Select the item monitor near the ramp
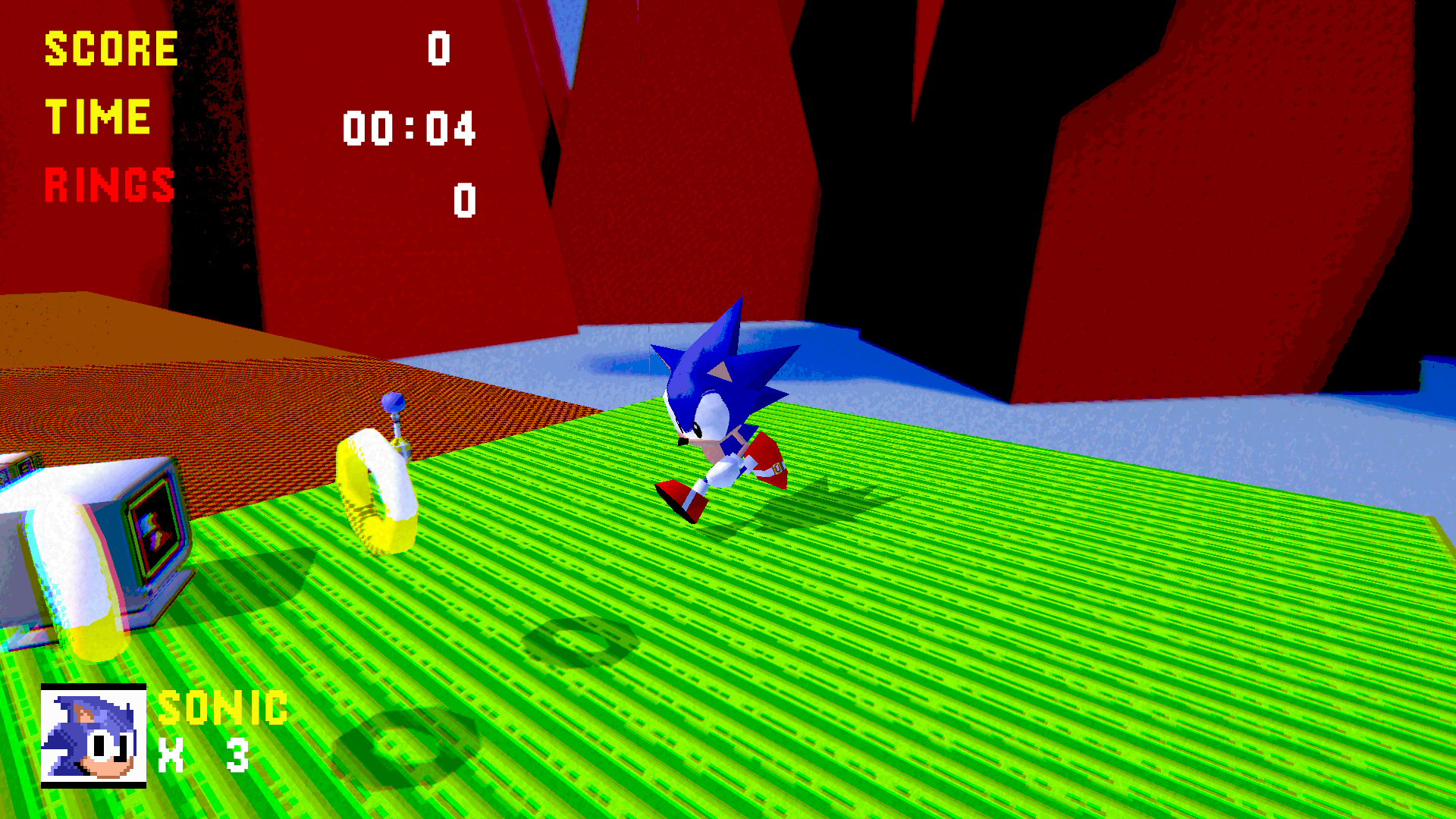The width and height of the screenshot is (1456, 819). coord(106,538)
